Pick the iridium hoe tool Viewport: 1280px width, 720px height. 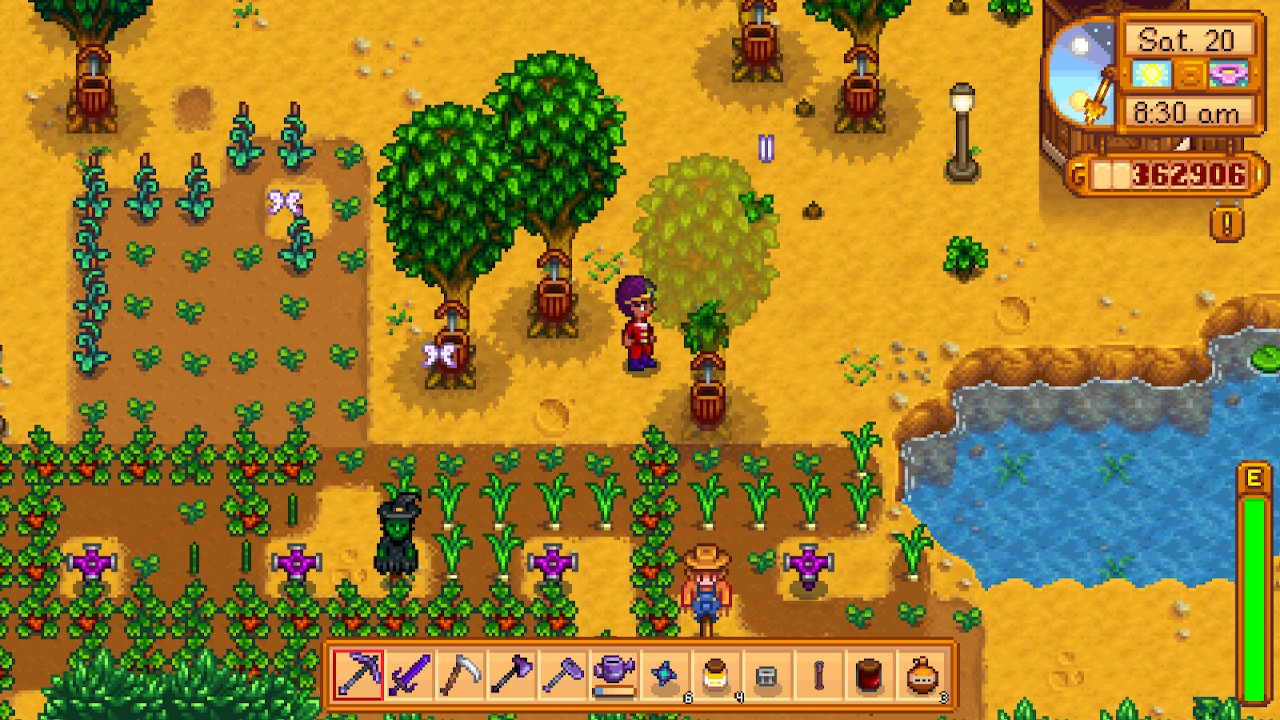(563, 675)
